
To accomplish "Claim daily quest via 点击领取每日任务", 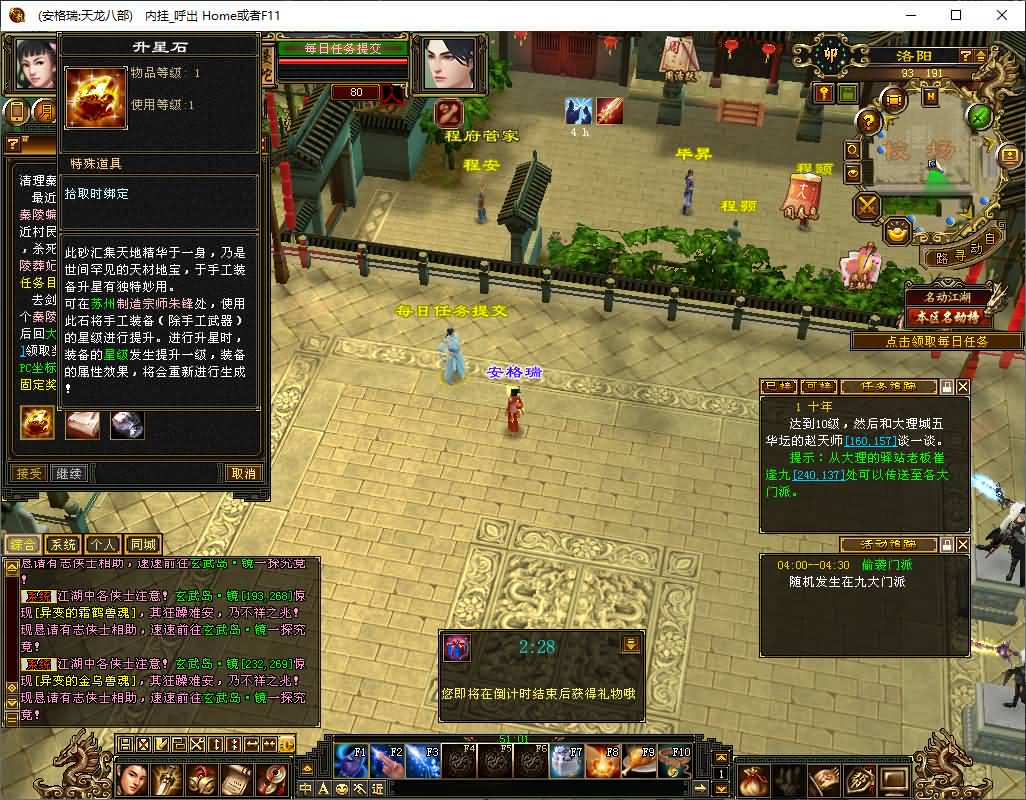I will click(937, 341).
